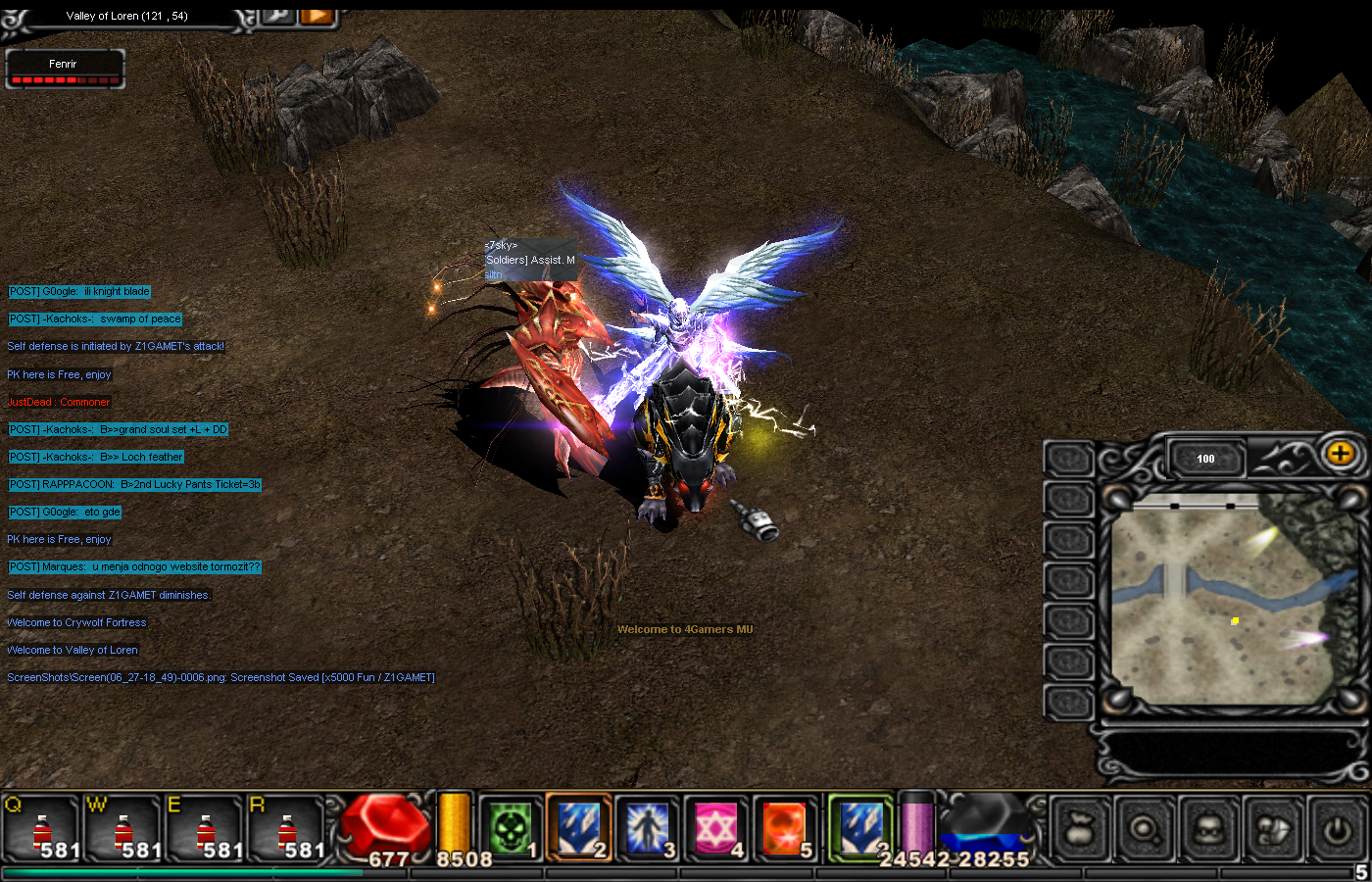The image size is (1372, 882).
Task: Activate the glowing figure skill in slot 3
Action: pos(647,829)
